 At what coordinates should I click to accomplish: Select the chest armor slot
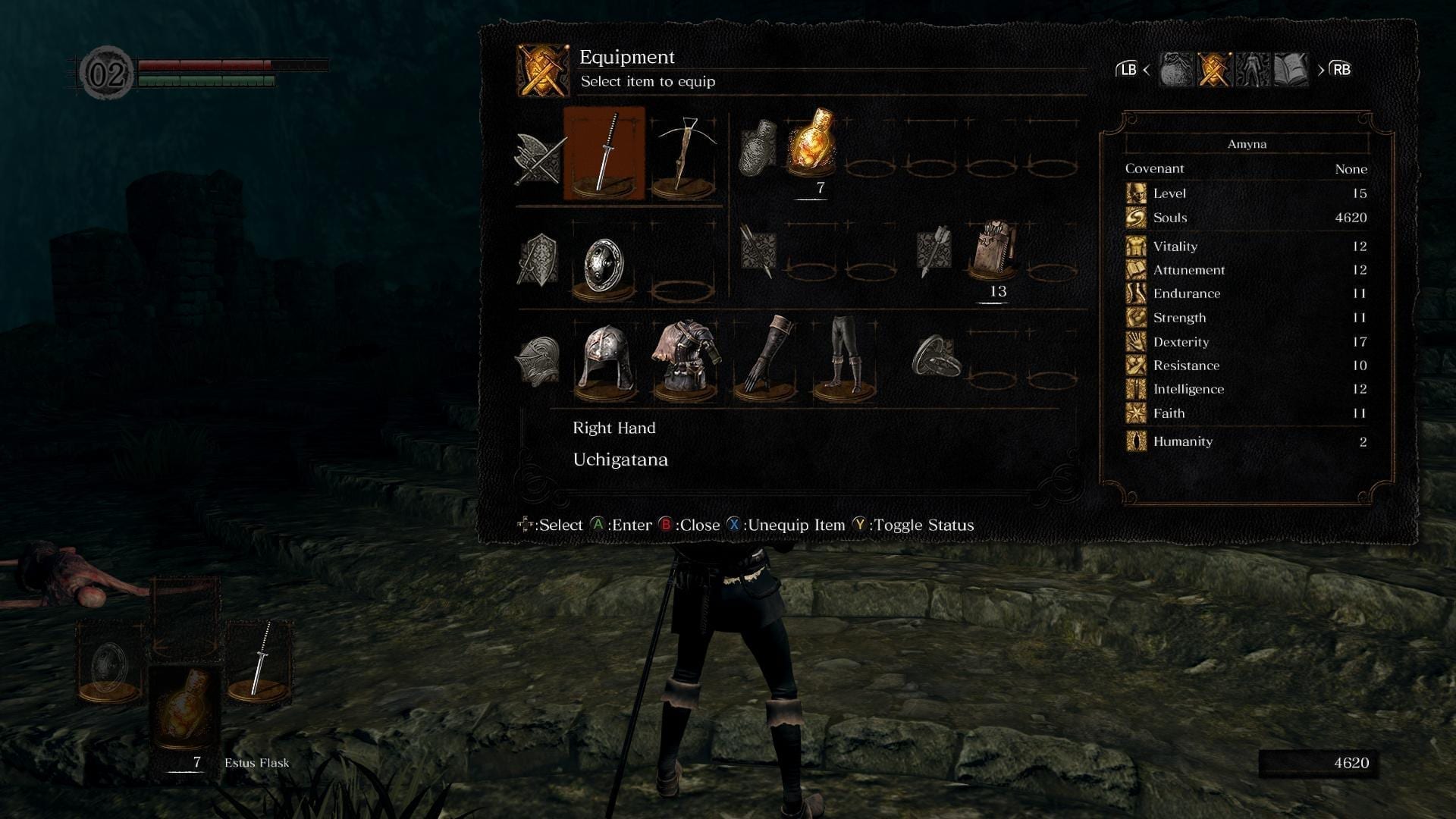point(685,359)
